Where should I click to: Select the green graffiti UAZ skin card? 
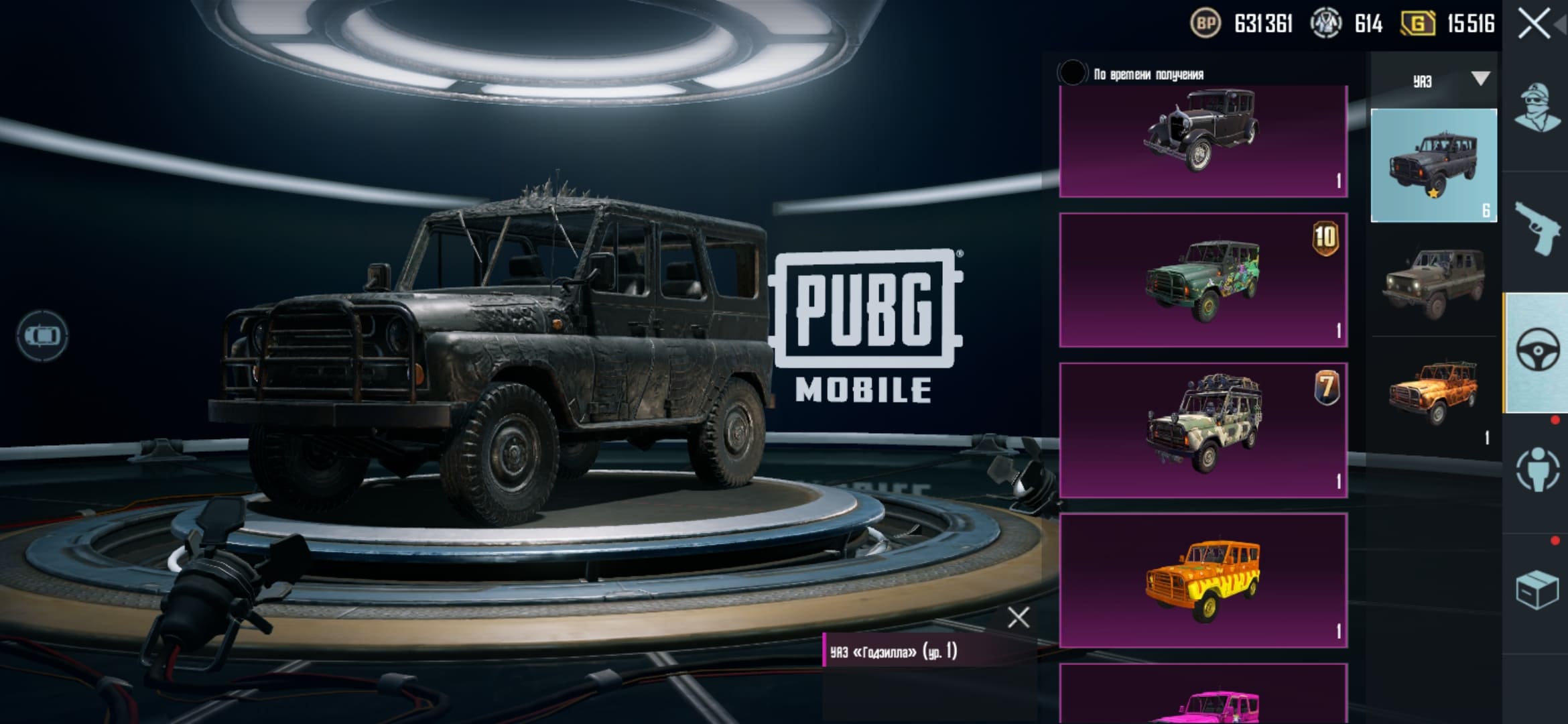tap(1203, 280)
